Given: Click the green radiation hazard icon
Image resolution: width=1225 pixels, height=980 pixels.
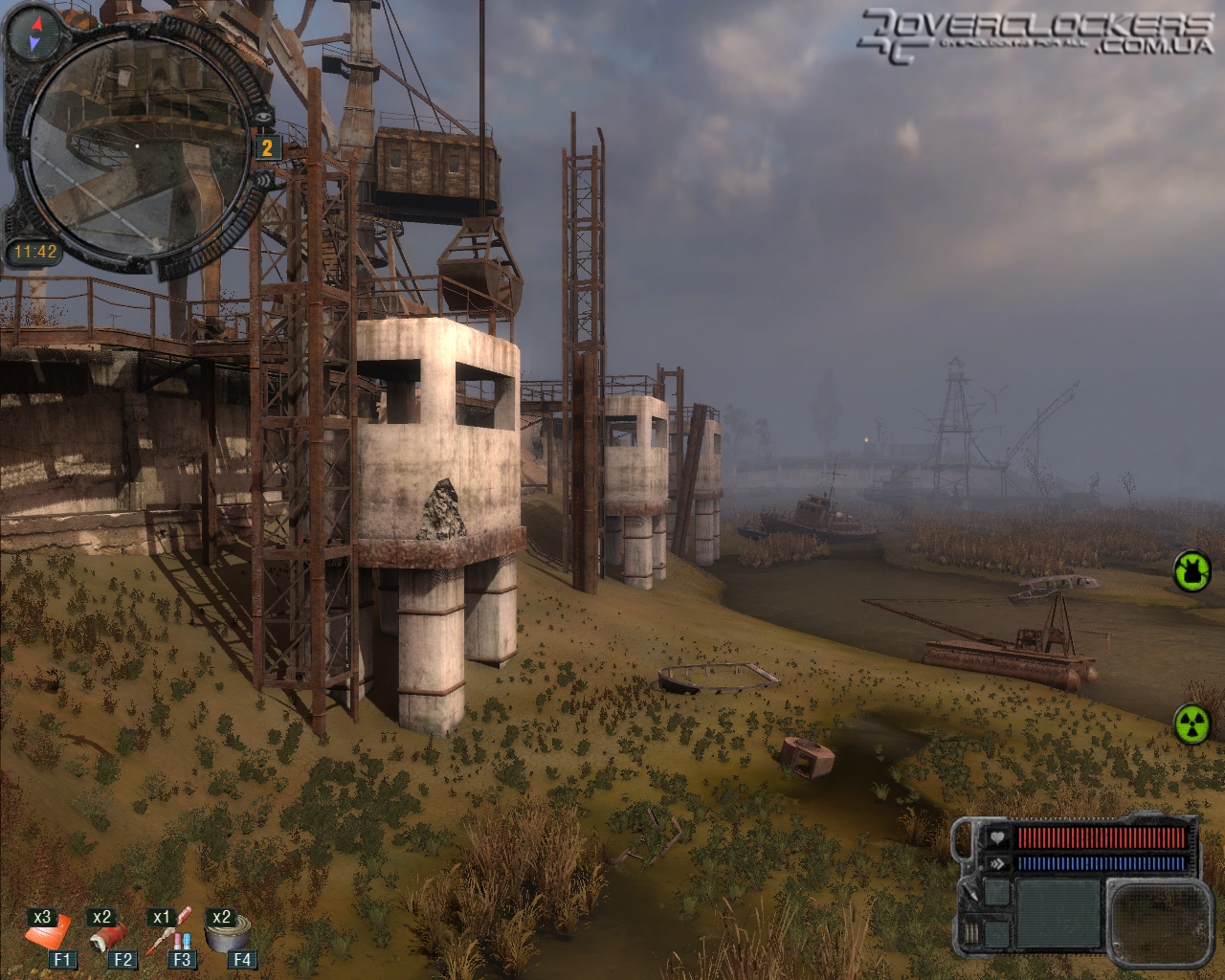Looking at the screenshot, I should (x=1193, y=723).
